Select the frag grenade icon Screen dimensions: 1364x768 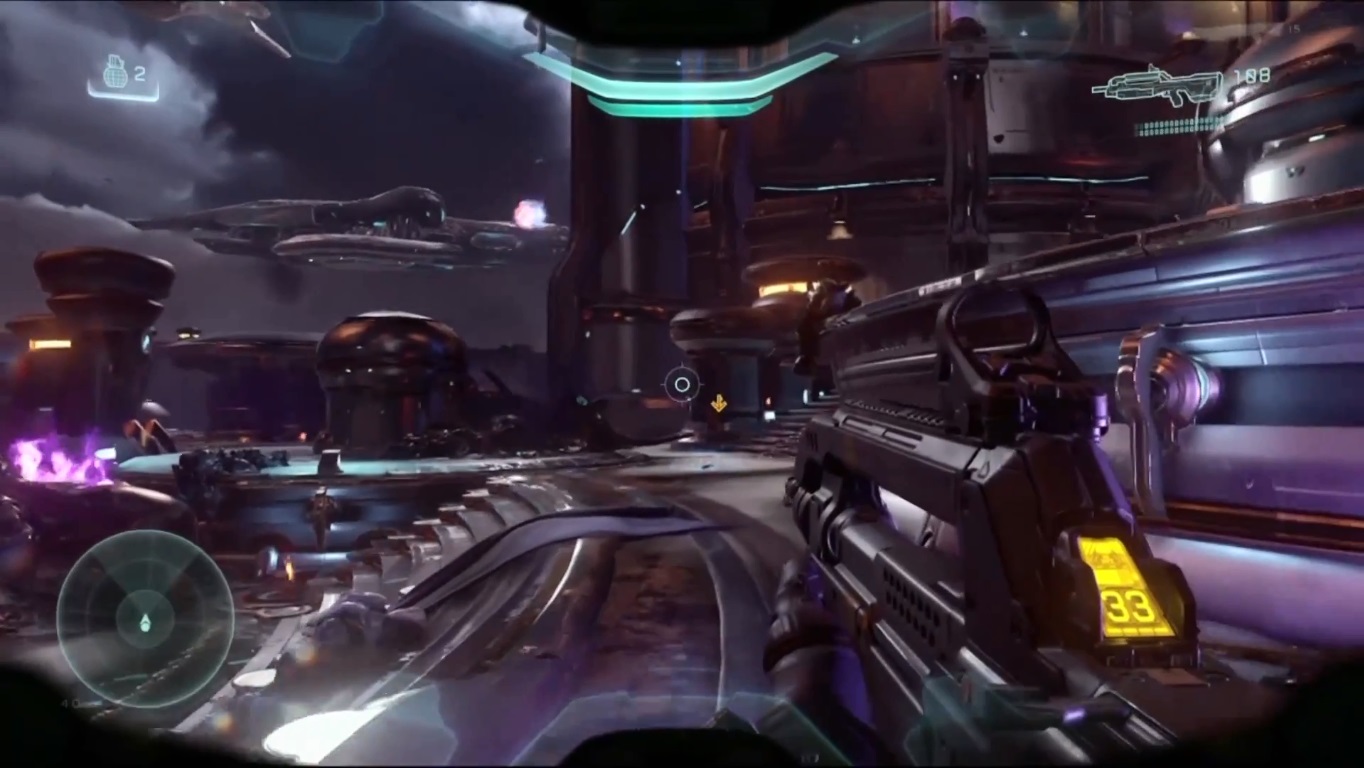115,73
